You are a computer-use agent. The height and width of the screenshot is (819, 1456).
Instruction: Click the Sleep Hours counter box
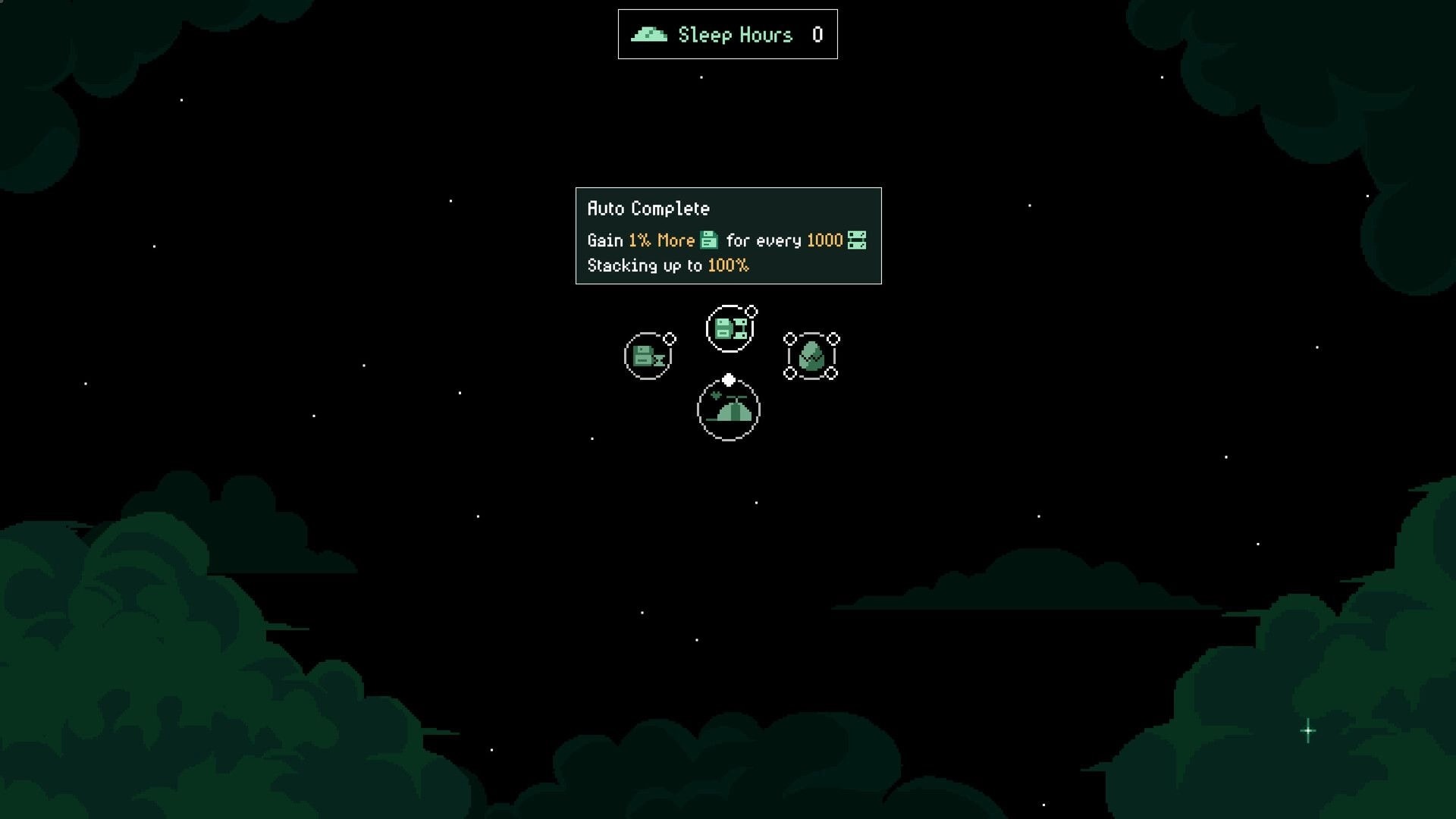click(x=726, y=33)
